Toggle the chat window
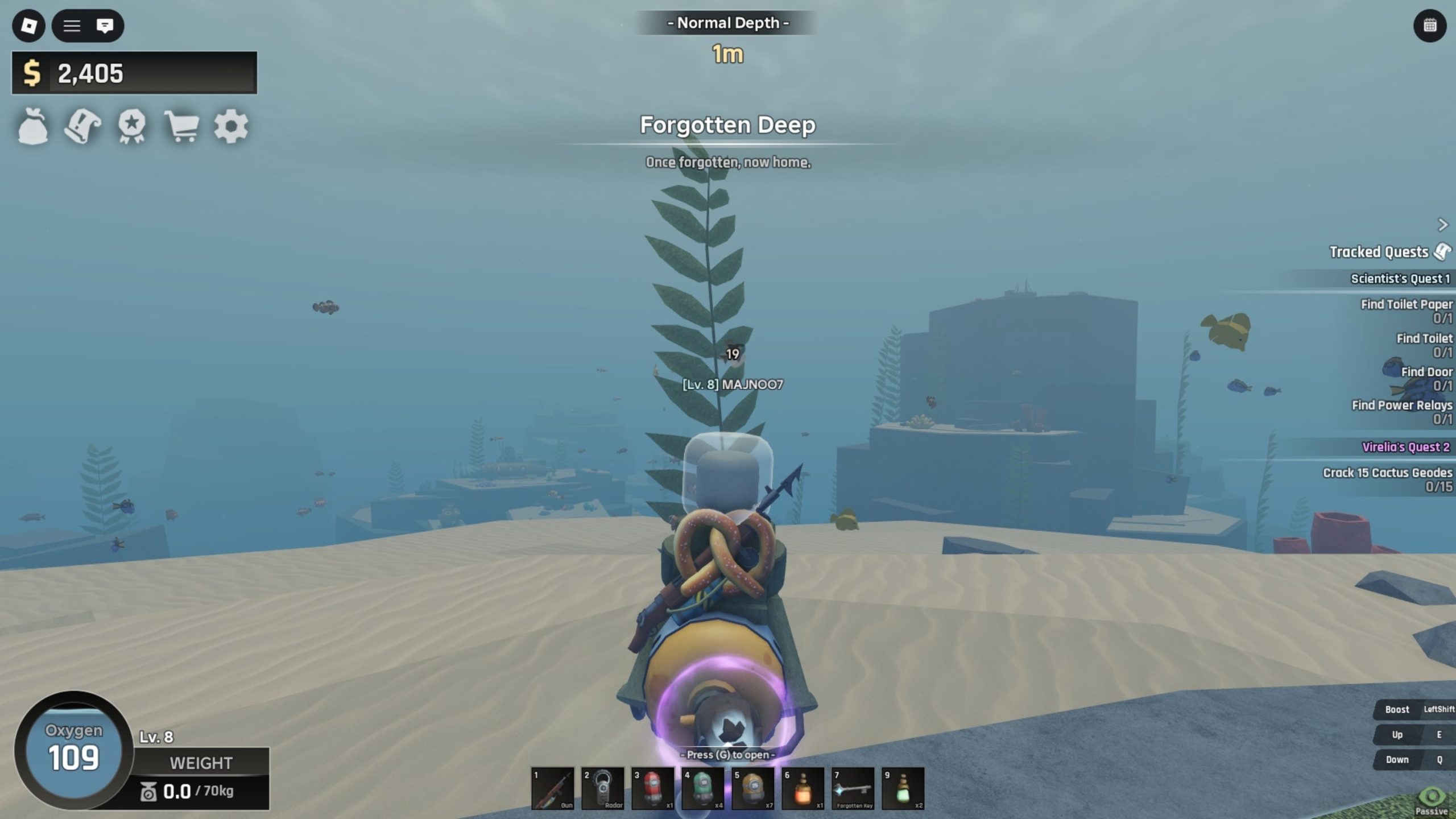Viewport: 1456px width, 819px height. point(105,26)
